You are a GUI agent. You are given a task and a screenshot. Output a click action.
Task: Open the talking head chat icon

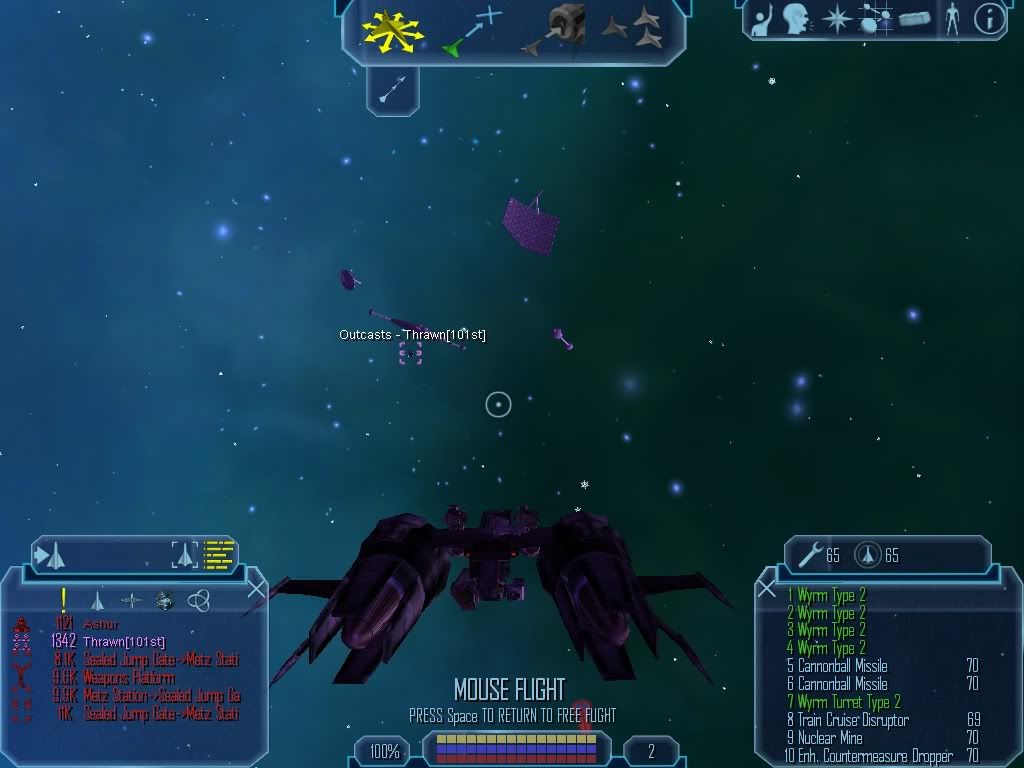click(796, 18)
